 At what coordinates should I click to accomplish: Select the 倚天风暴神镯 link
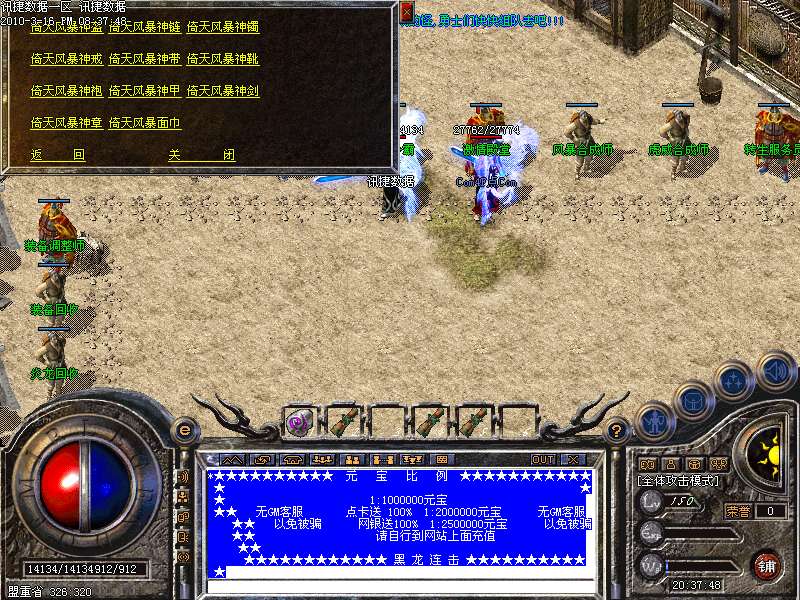click(x=222, y=27)
